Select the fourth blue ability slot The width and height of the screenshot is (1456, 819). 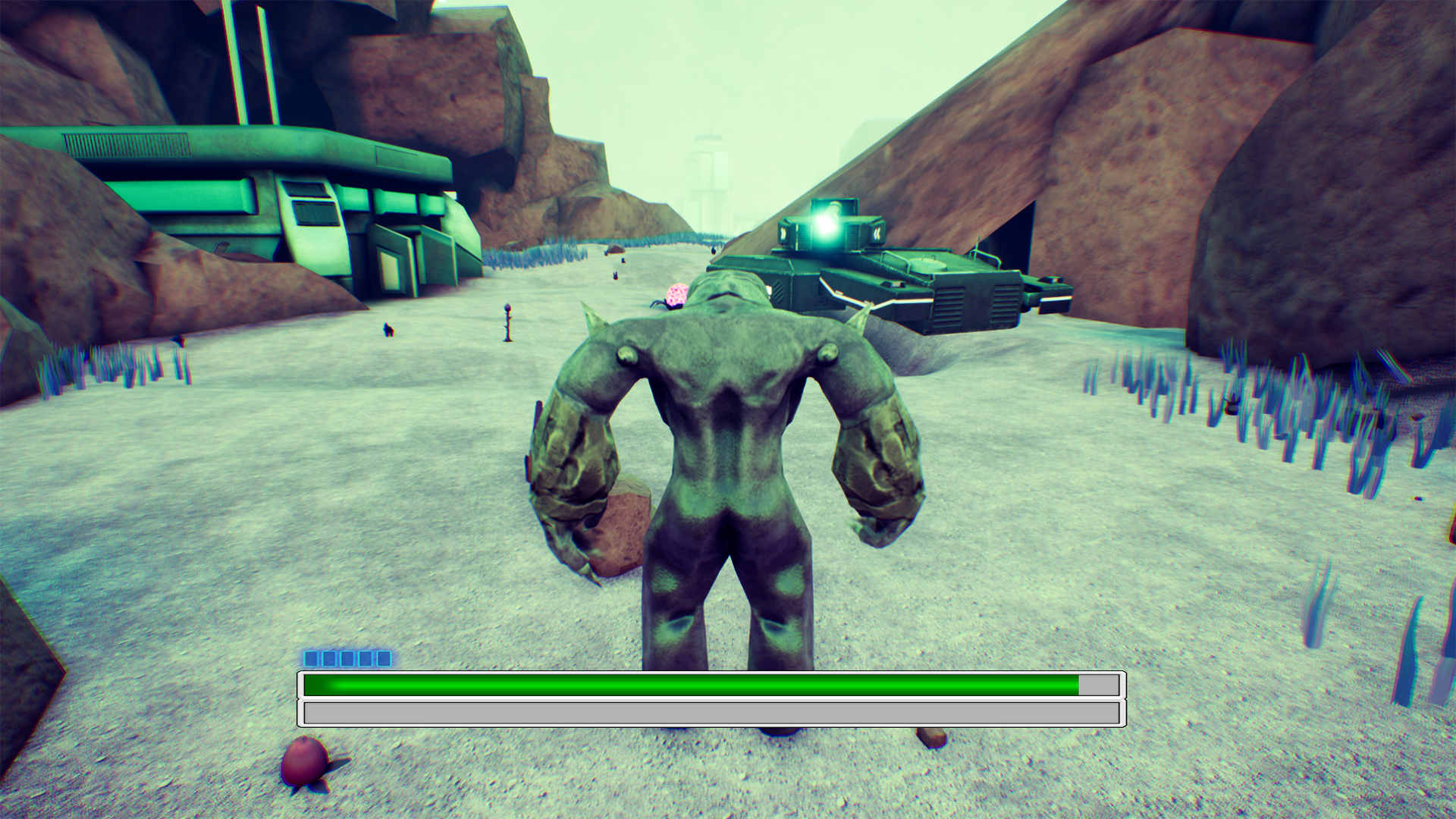365,659
